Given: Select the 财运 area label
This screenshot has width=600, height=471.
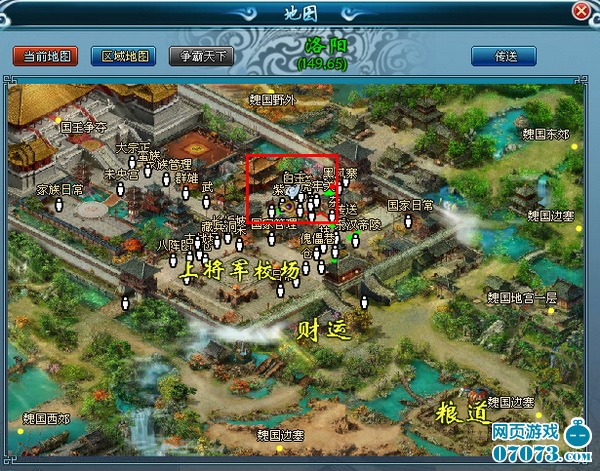Looking at the screenshot, I should click(x=325, y=327).
